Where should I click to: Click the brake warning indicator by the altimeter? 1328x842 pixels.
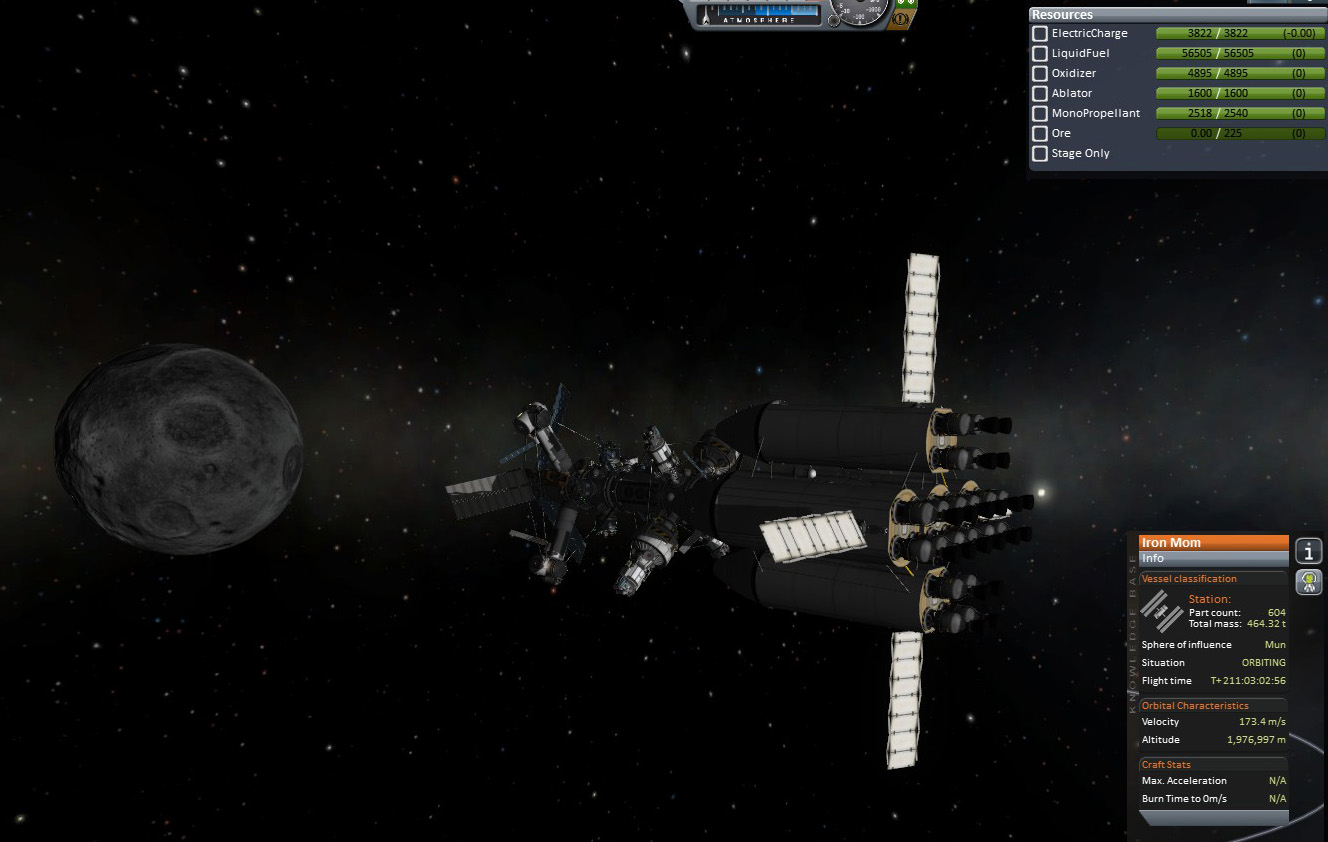tap(901, 18)
